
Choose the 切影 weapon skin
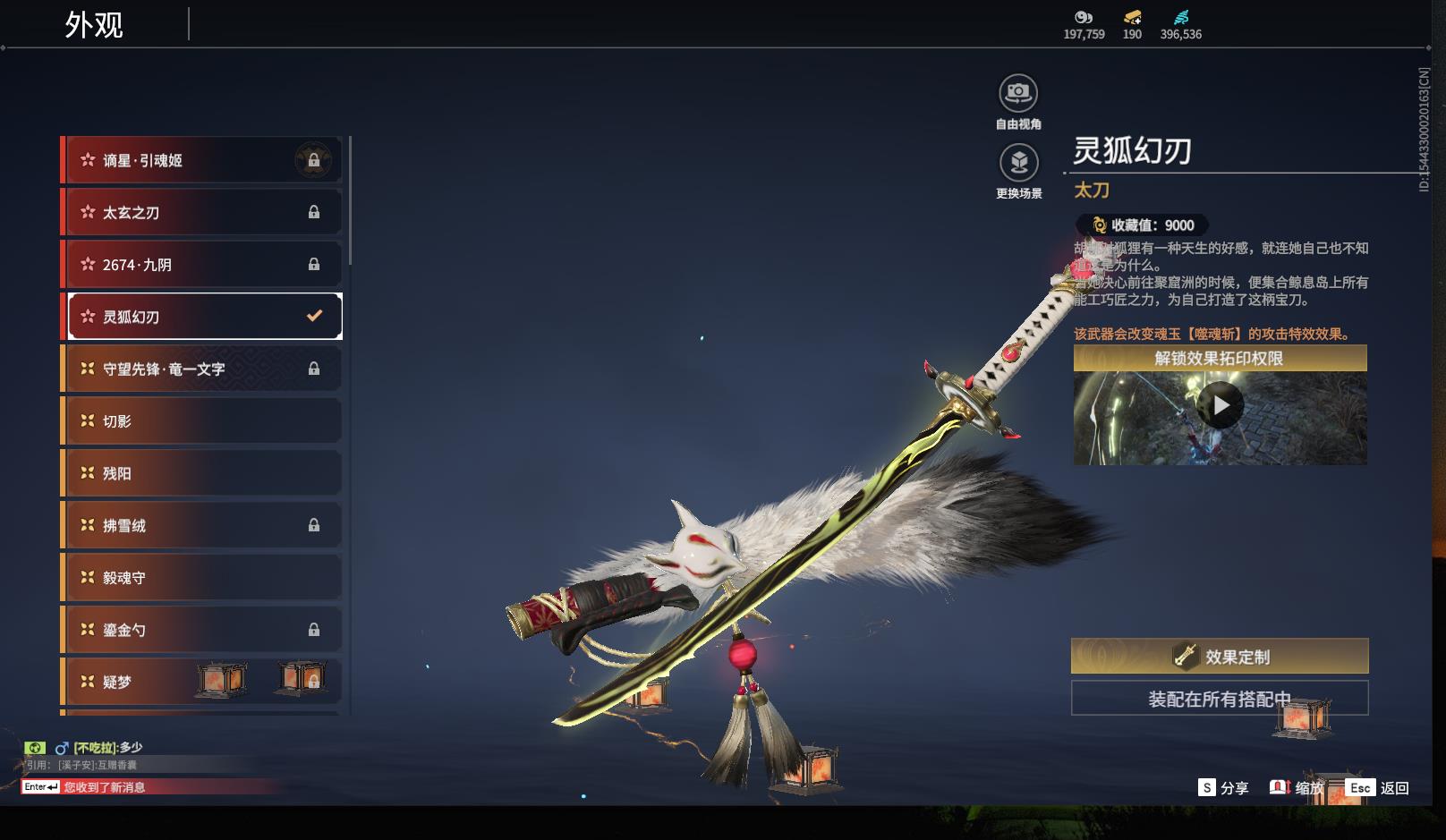point(204,421)
